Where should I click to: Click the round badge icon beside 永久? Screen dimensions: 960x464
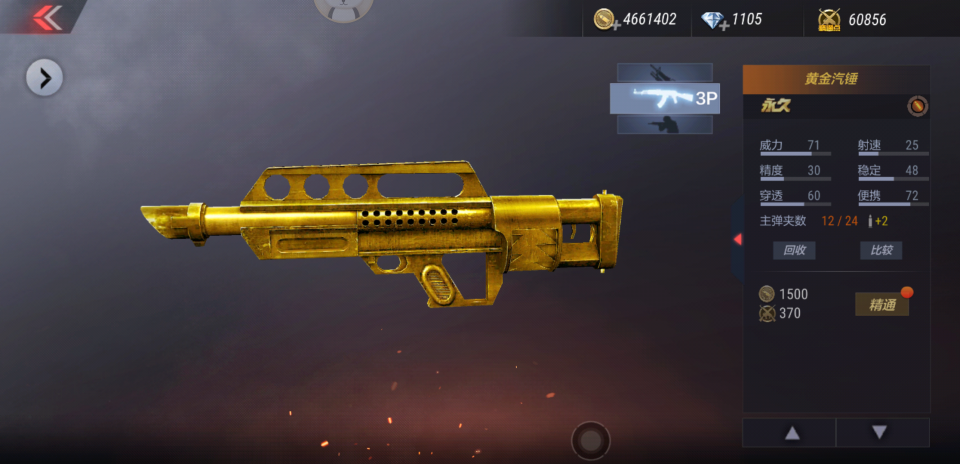point(916,106)
